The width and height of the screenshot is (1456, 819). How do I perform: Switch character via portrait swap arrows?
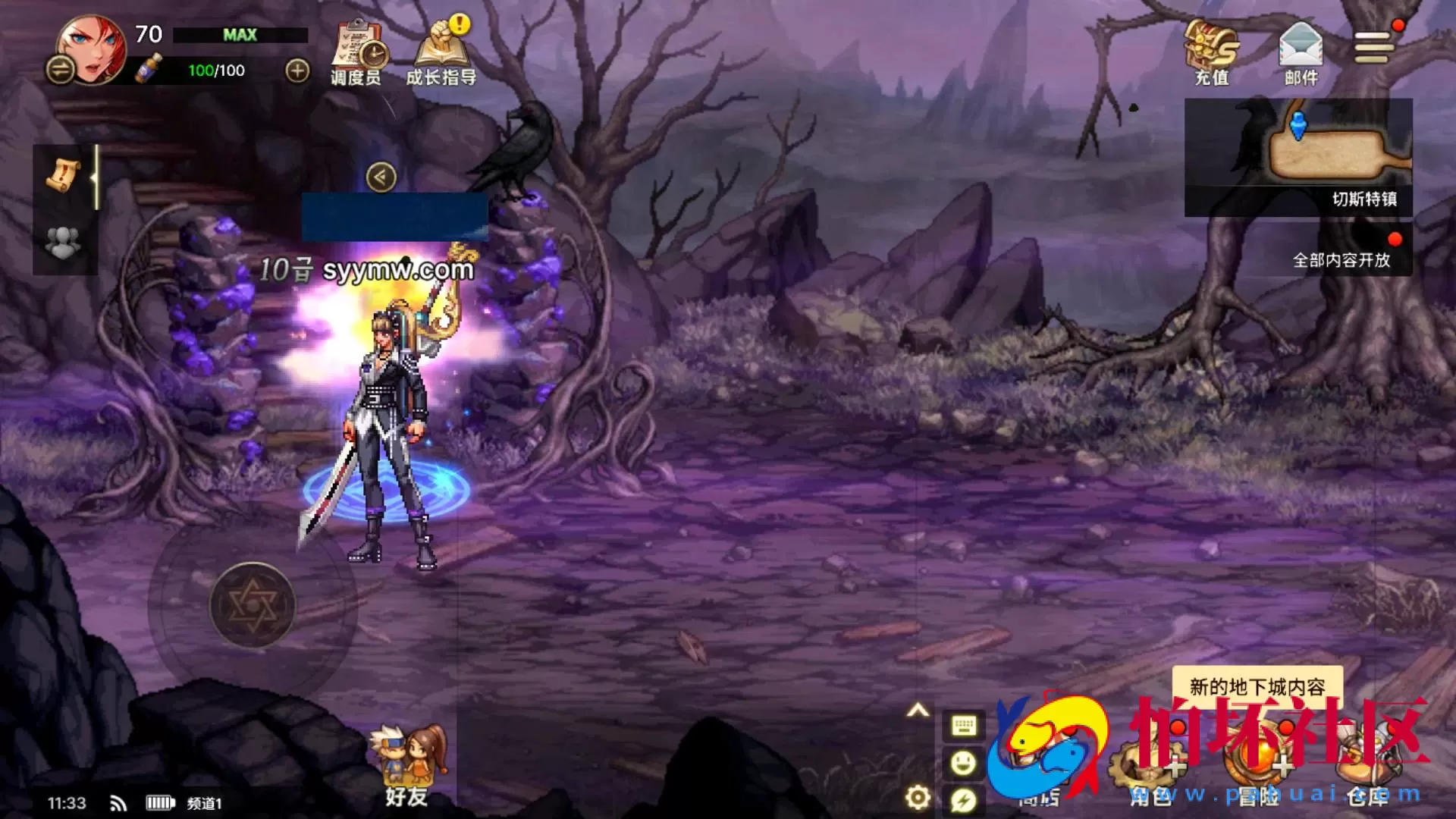pyautogui.click(x=60, y=71)
